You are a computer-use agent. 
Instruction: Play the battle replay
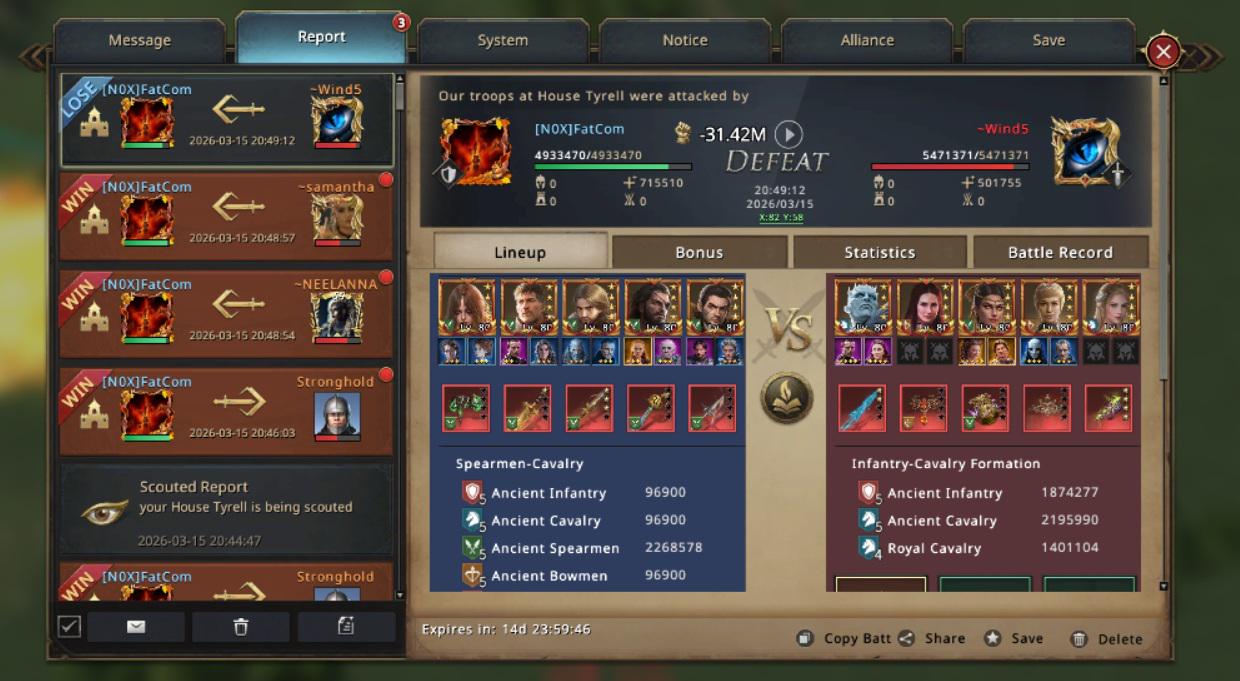(x=789, y=134)
